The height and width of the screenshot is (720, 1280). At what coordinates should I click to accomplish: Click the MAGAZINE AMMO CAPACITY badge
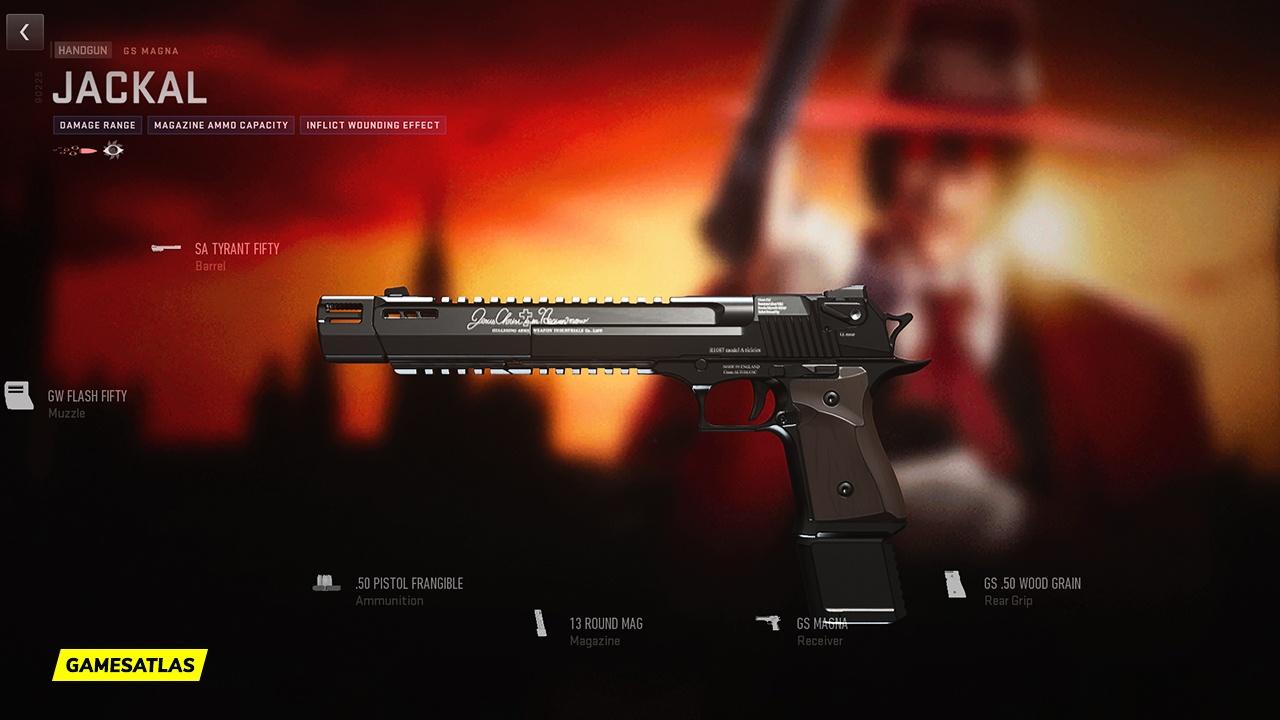220,125
